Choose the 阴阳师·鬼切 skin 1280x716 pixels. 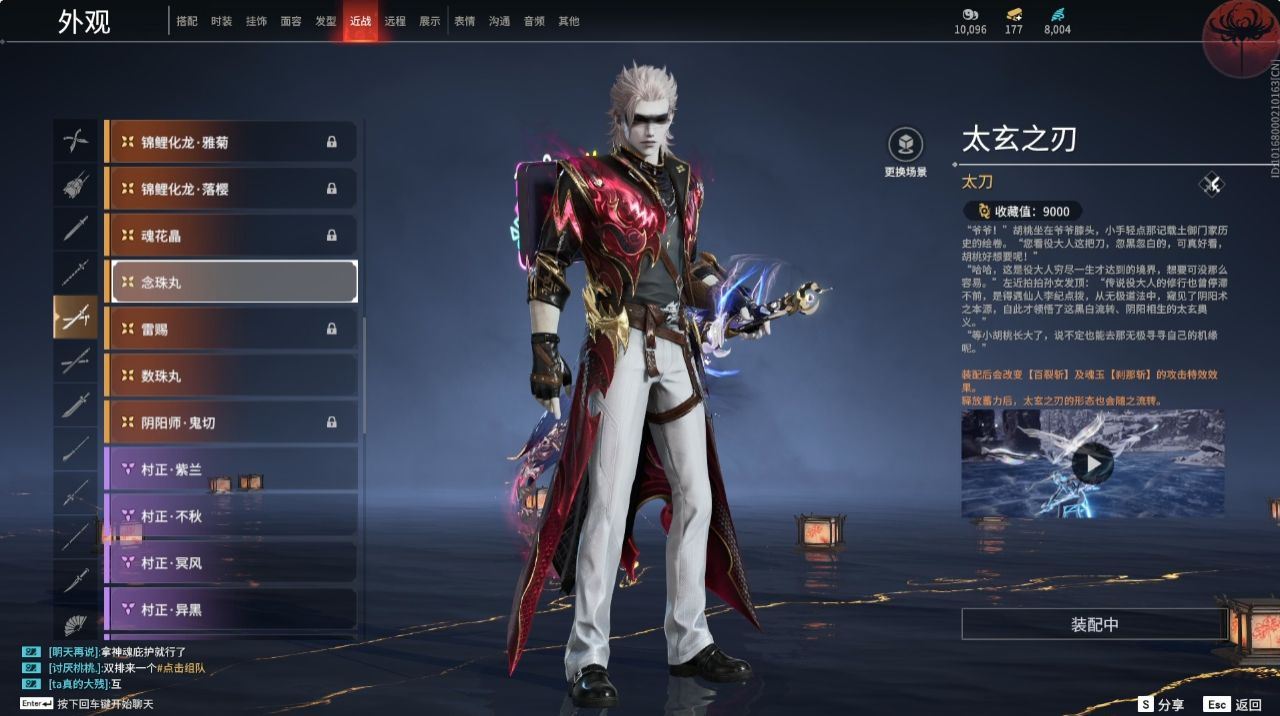pyautogui.click(x=233, y=422)
